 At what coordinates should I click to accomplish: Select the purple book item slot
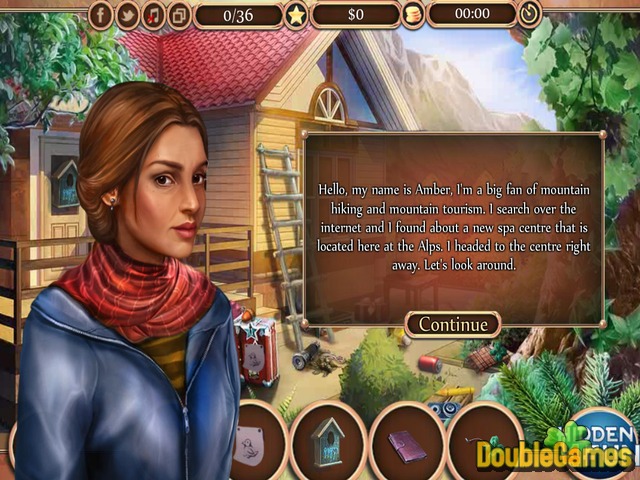[404, 443]
